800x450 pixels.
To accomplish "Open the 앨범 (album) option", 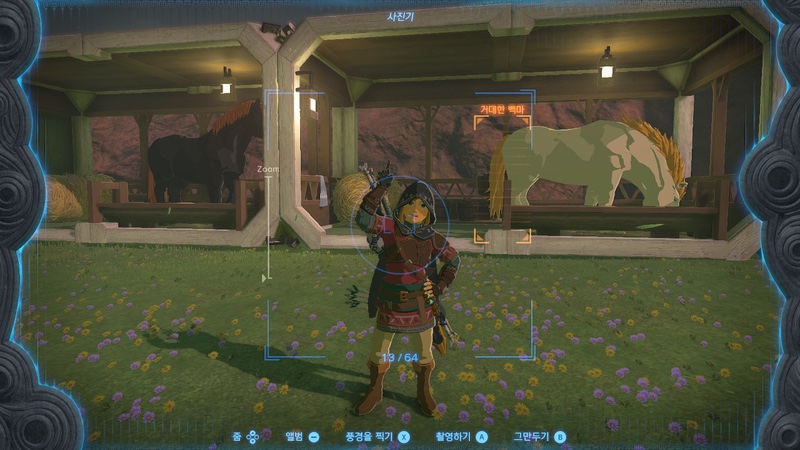I will pyautogui.click(x=302, y=437).
